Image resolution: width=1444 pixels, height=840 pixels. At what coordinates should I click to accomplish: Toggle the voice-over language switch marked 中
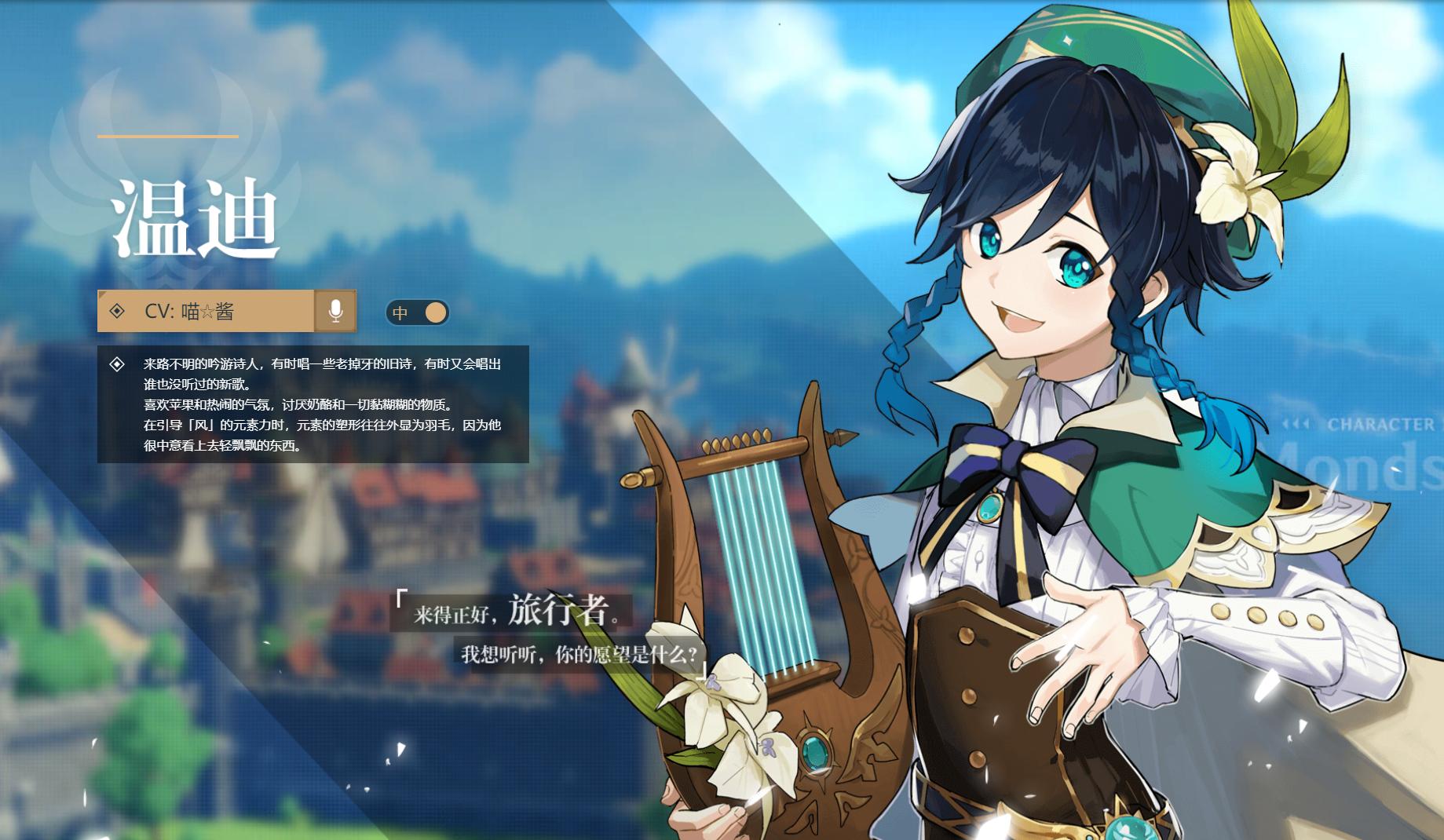[x=418, y=312]
